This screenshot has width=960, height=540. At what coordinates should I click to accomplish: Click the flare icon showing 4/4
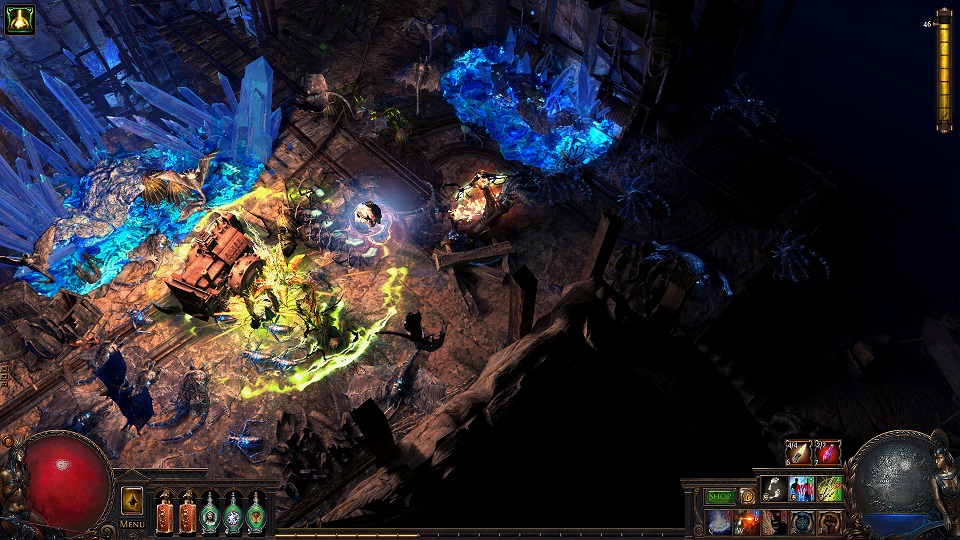coord(799,453)
